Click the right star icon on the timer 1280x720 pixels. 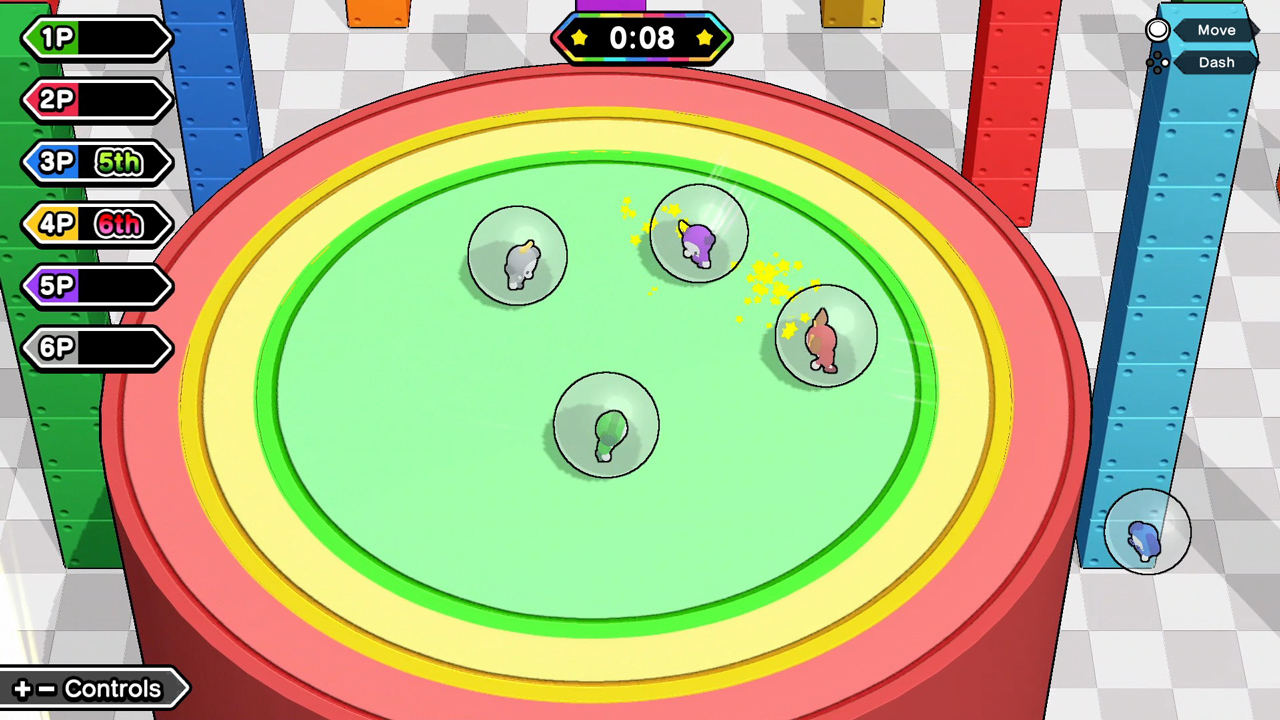(704, 39)
